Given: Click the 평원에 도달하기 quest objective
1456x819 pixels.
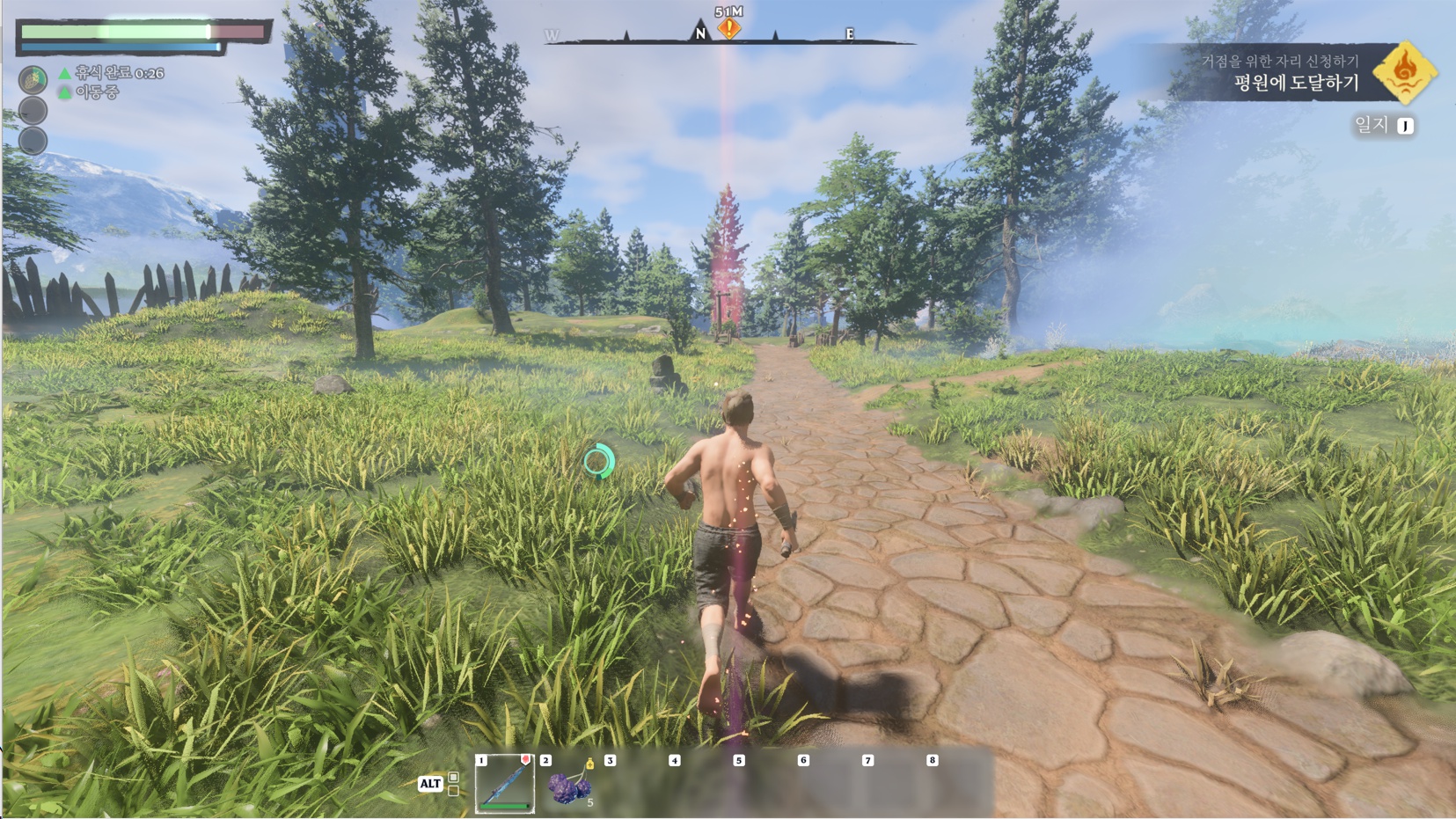Looking at the screenshot, I should 1296,84.
